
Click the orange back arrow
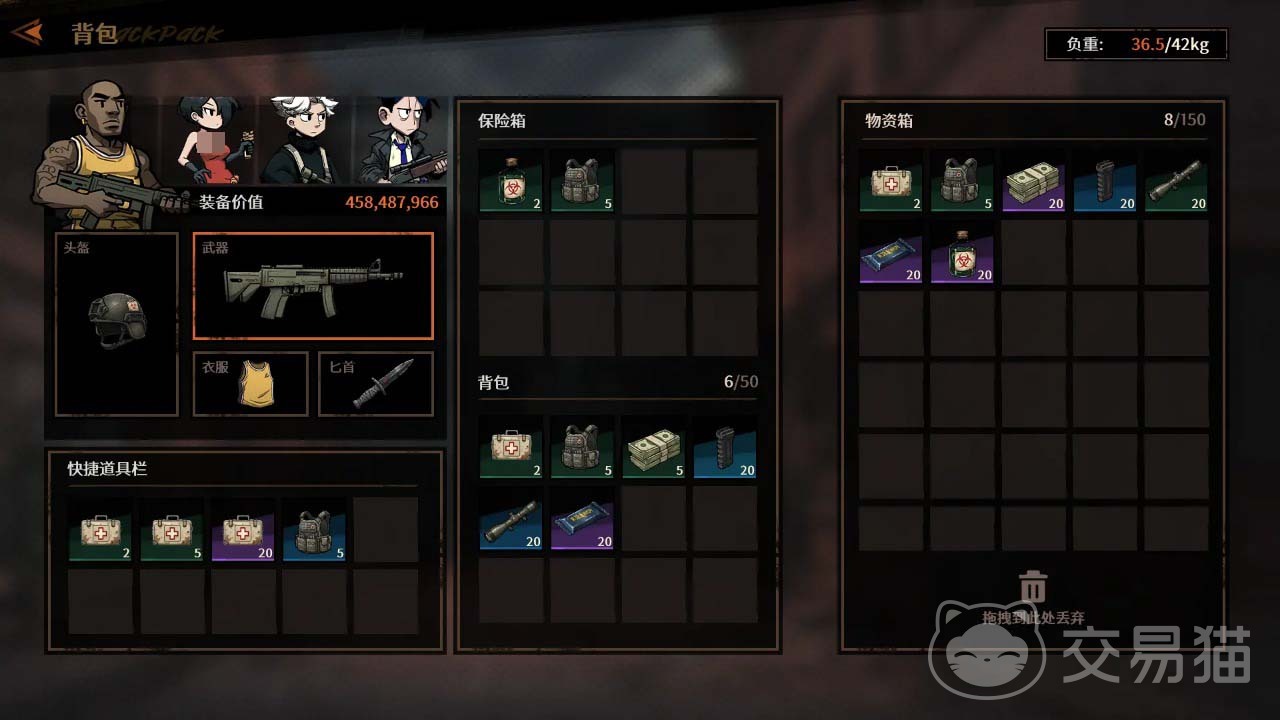point(28,33)
